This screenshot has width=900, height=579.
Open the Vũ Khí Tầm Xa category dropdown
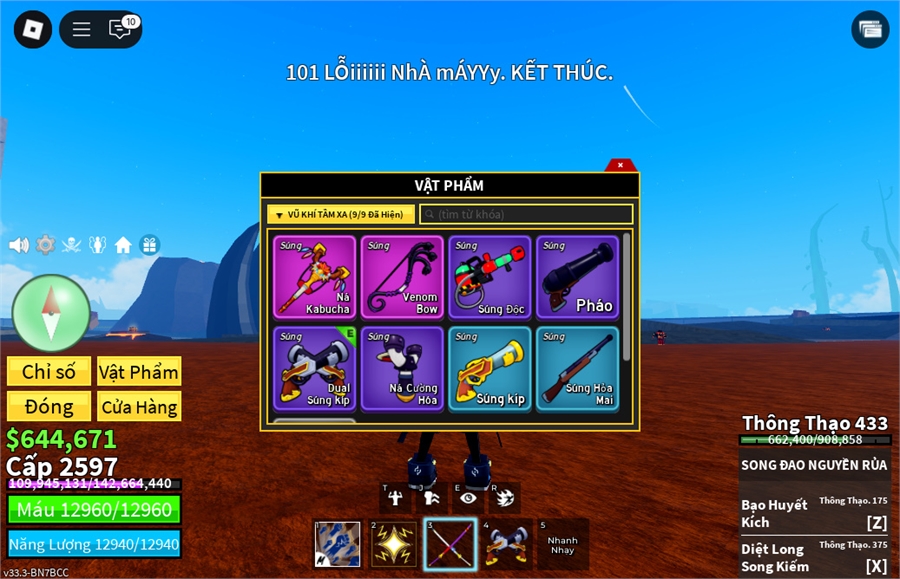341,215
